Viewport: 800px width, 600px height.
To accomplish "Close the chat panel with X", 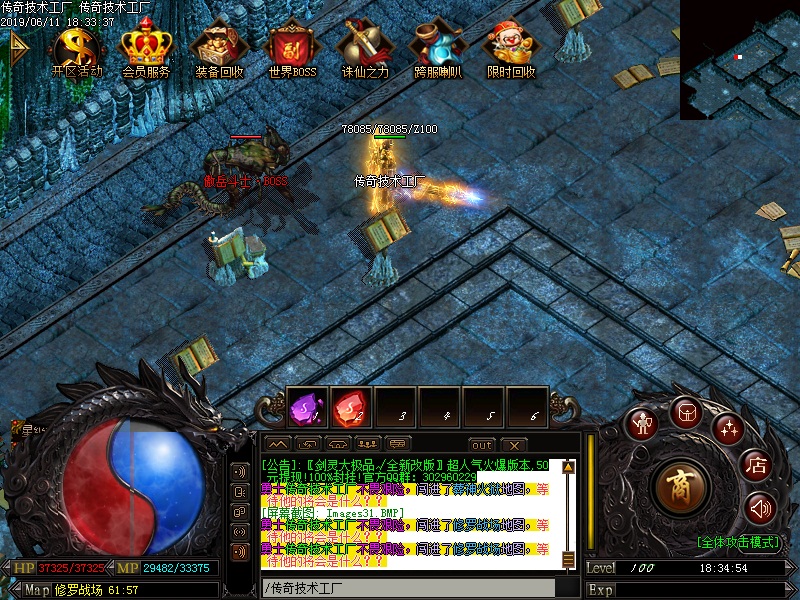I will click(513, 445).
